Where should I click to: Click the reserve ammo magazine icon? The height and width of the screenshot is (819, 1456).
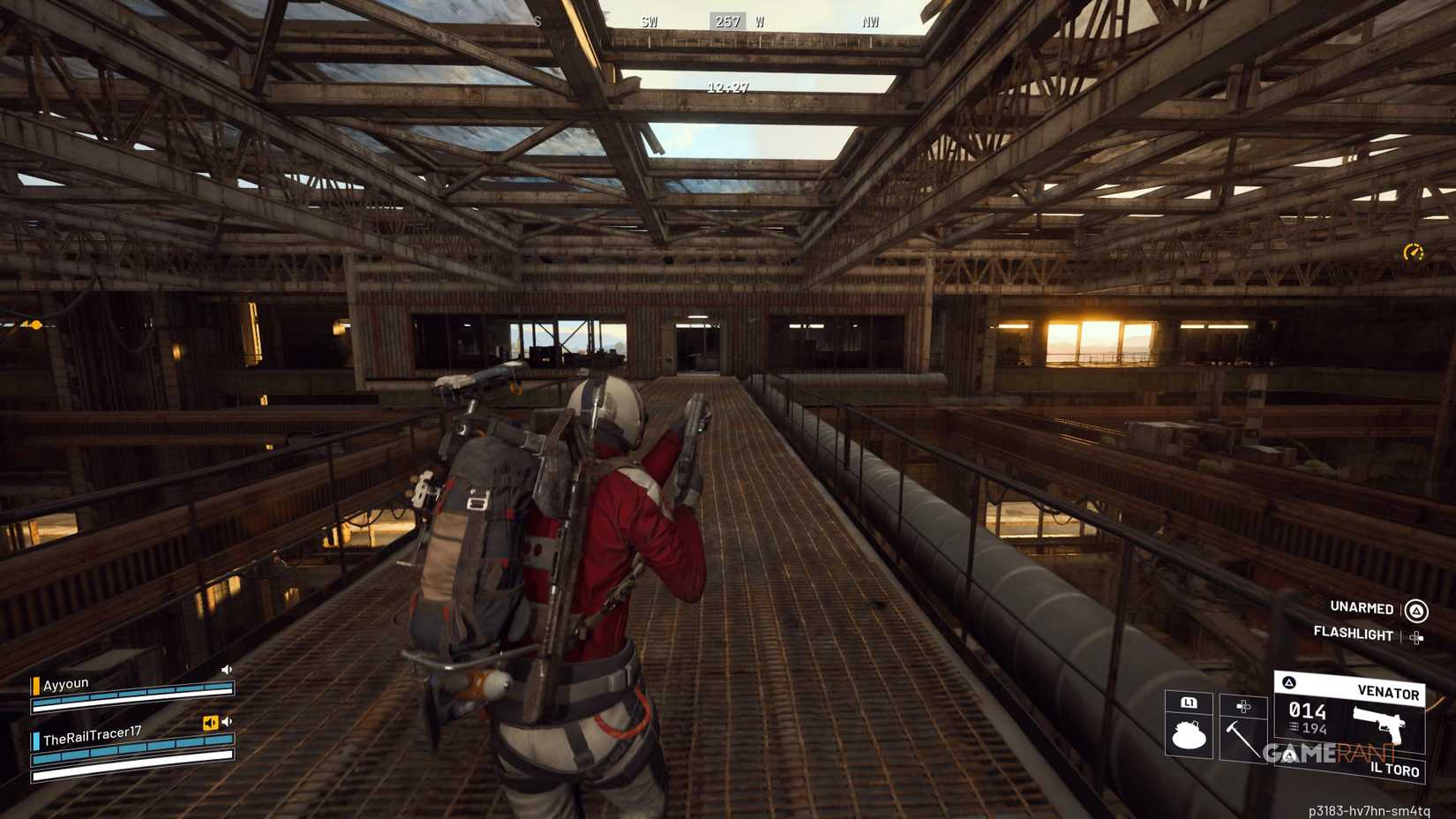click(x=1293, y=727)
